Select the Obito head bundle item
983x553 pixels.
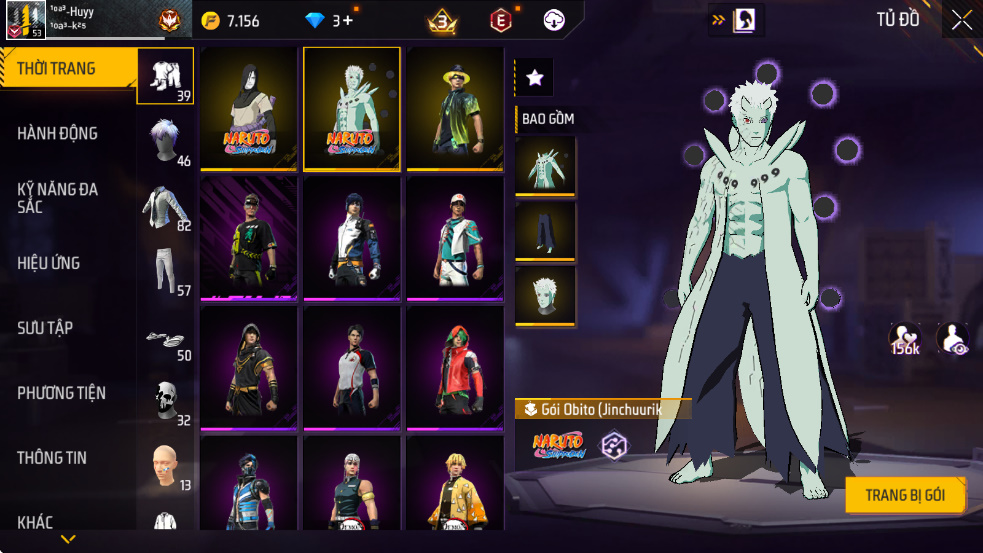pos(545,296)
